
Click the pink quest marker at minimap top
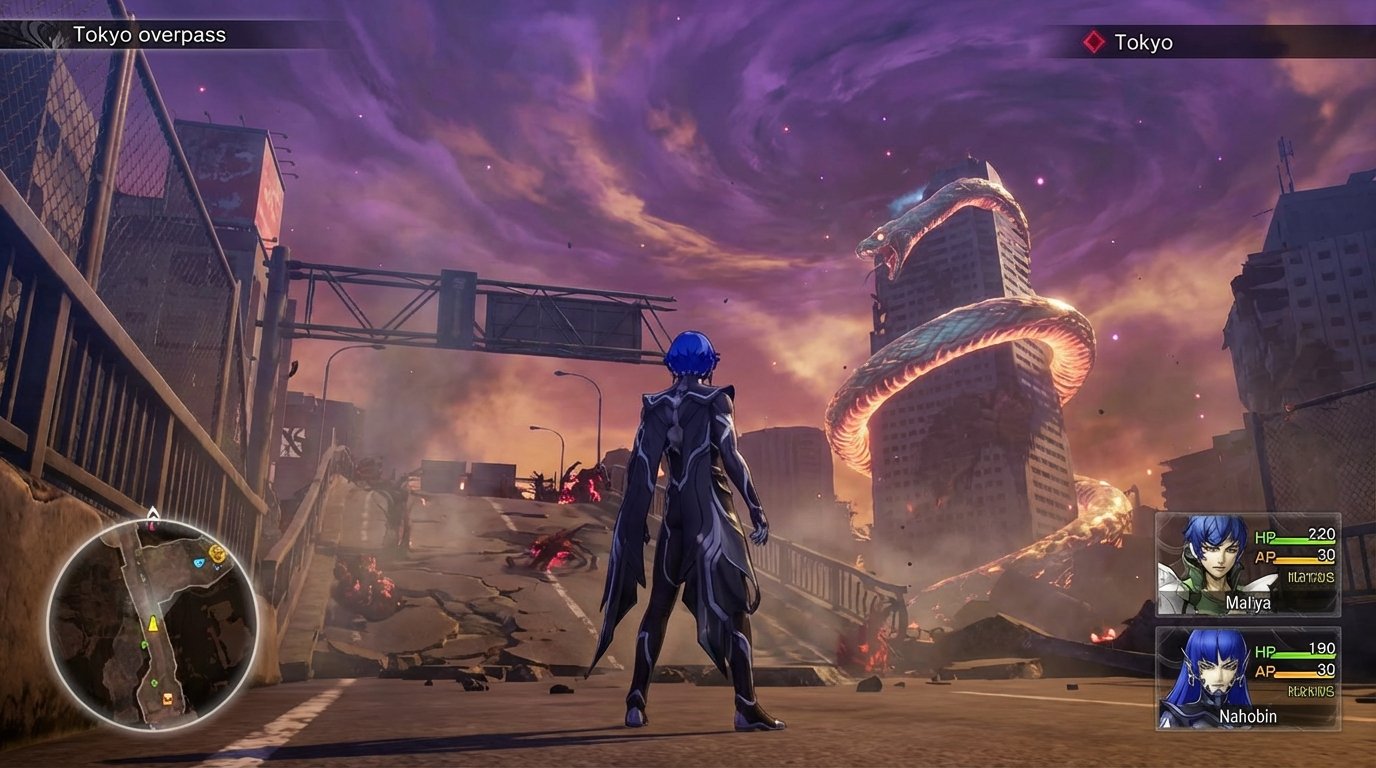(x=152, y=527)
